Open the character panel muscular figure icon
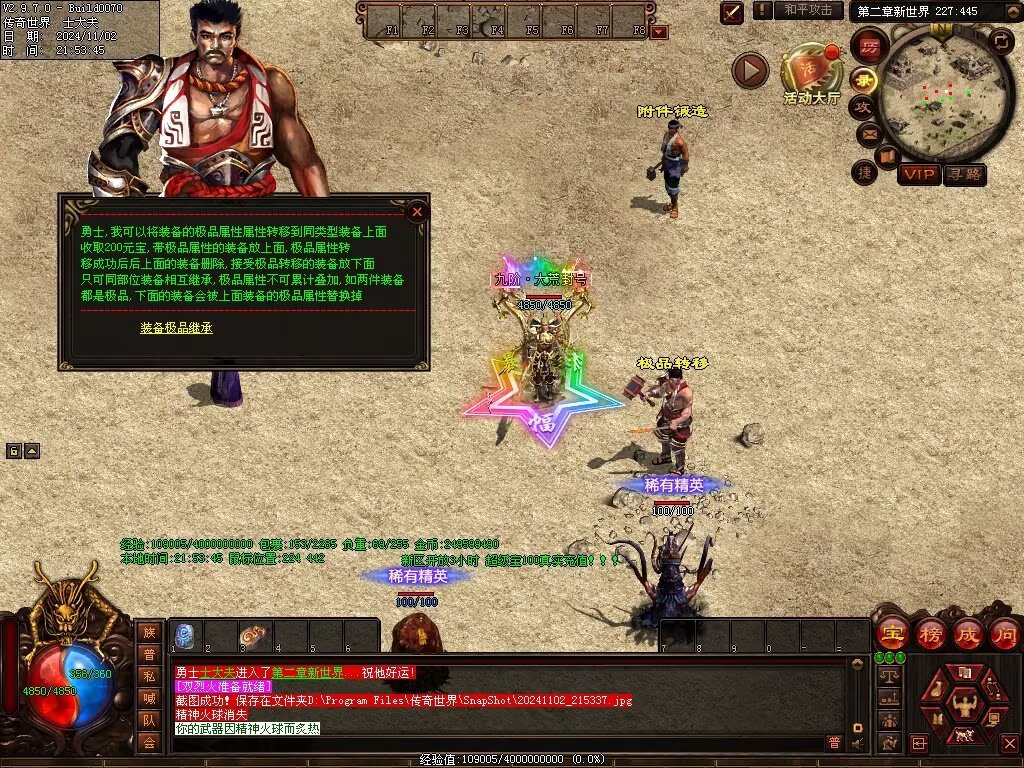Screen dimensions: 1024x768 pyautogui.click(x=966, y=706)
